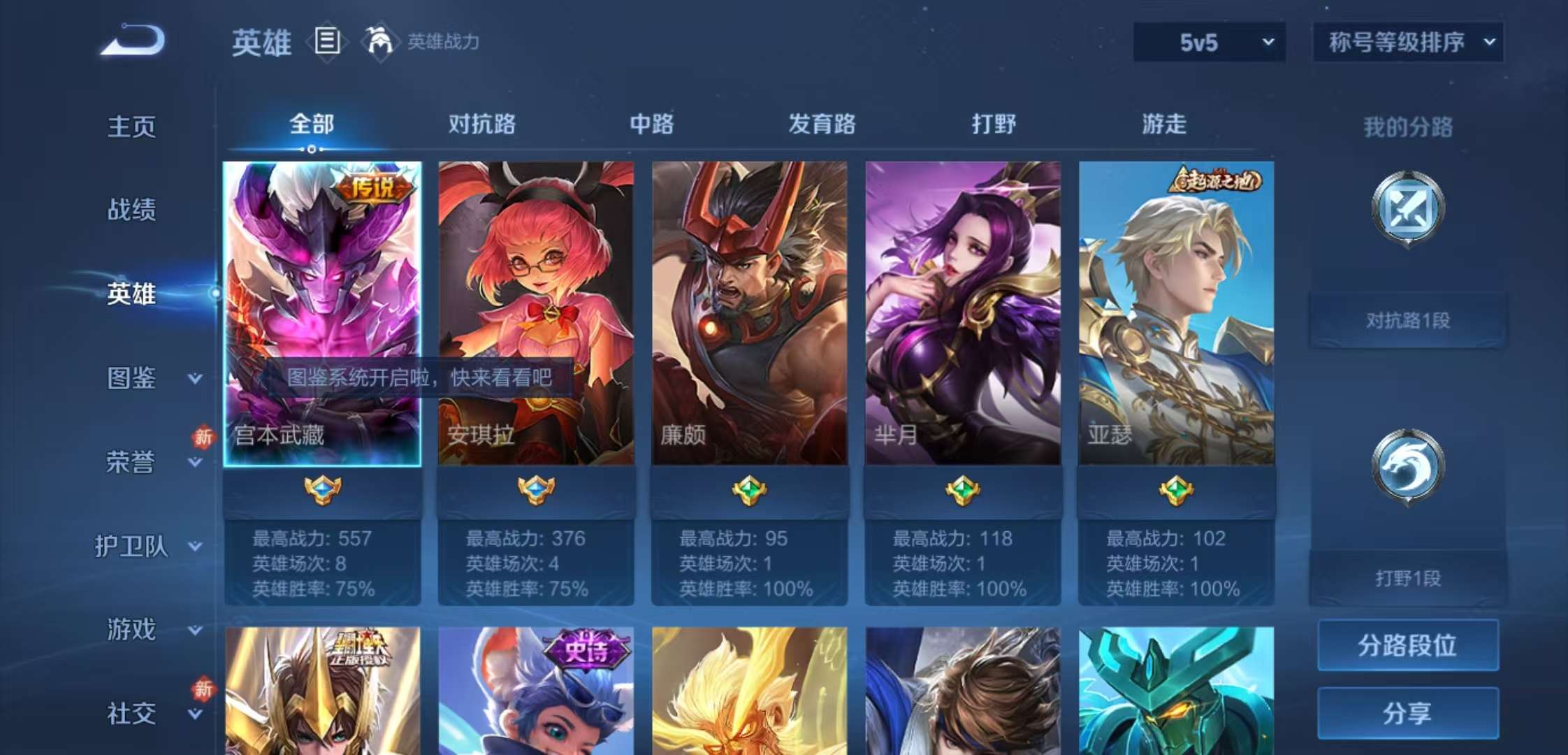Click the hero handbook icon beside 英雄 title
This screenshot has width=1568, height=755.
coord(325,42)
